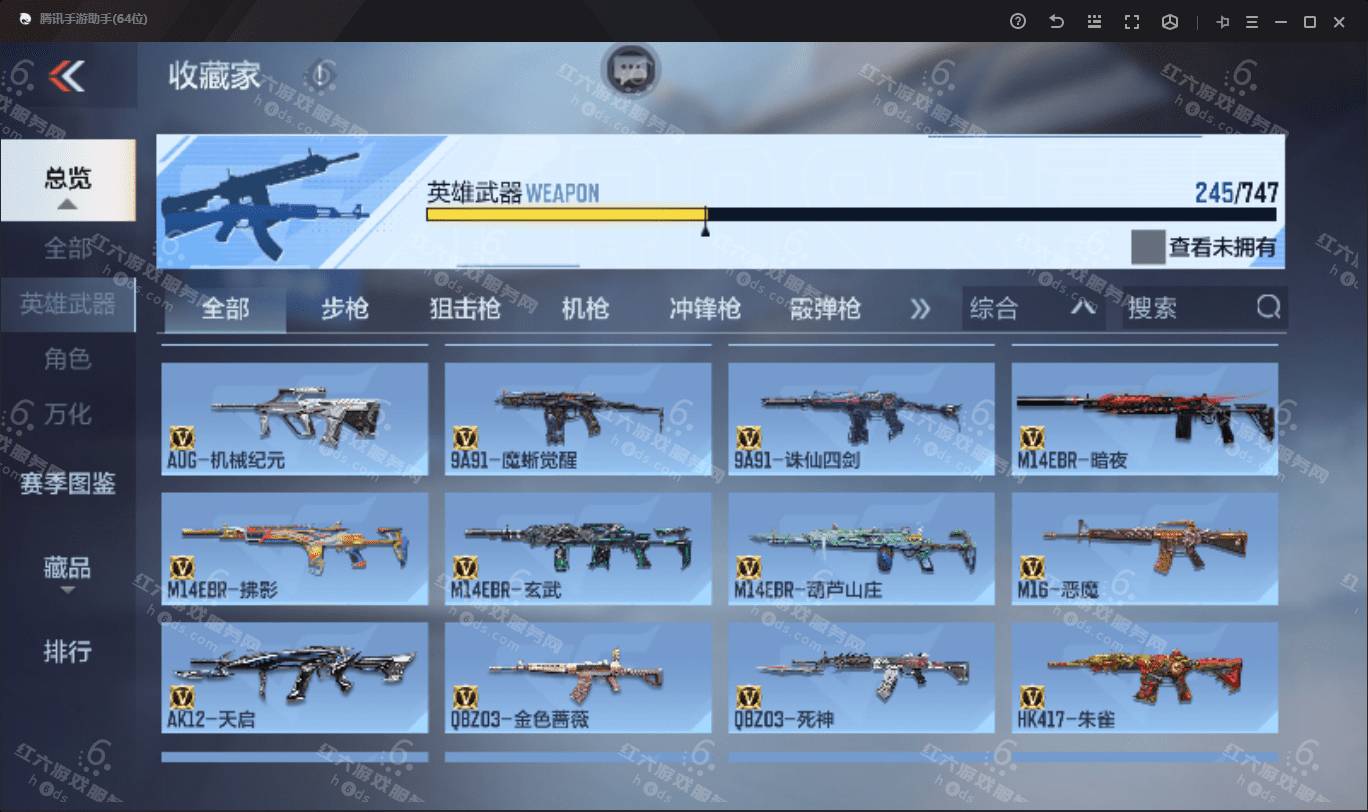Screen dimensions: 1368x812
Task: Maximize the emulator window
Action: 1309,22
